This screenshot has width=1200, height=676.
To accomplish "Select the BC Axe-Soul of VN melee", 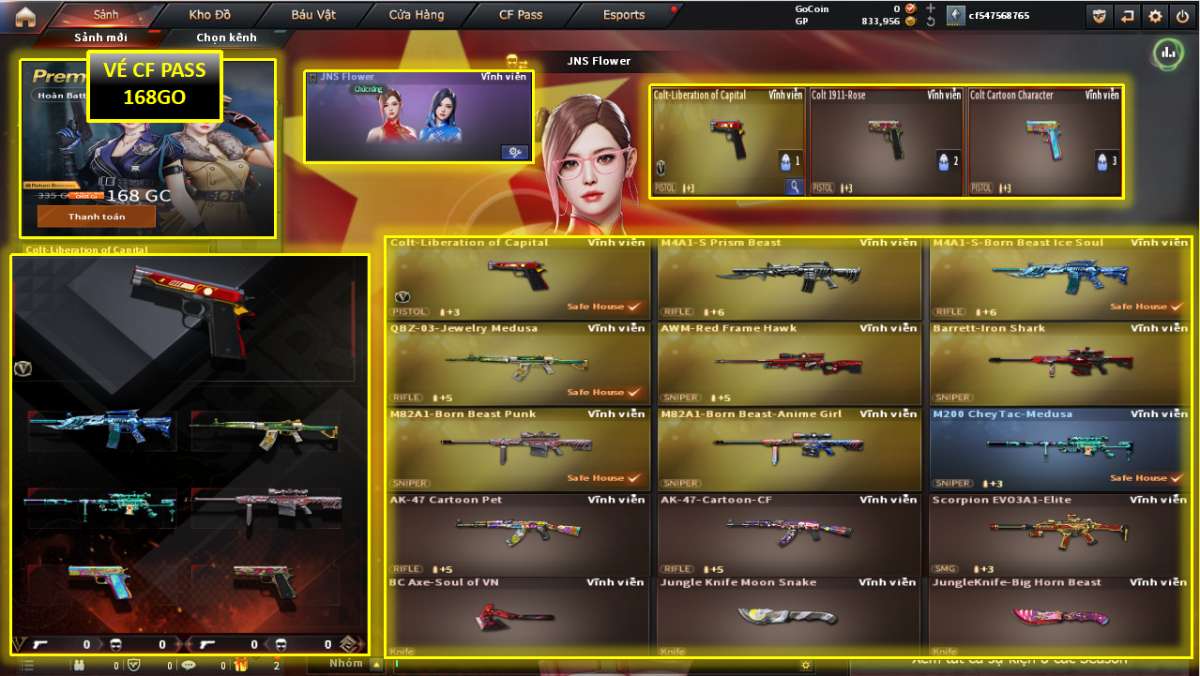I will tap(518, 616).
